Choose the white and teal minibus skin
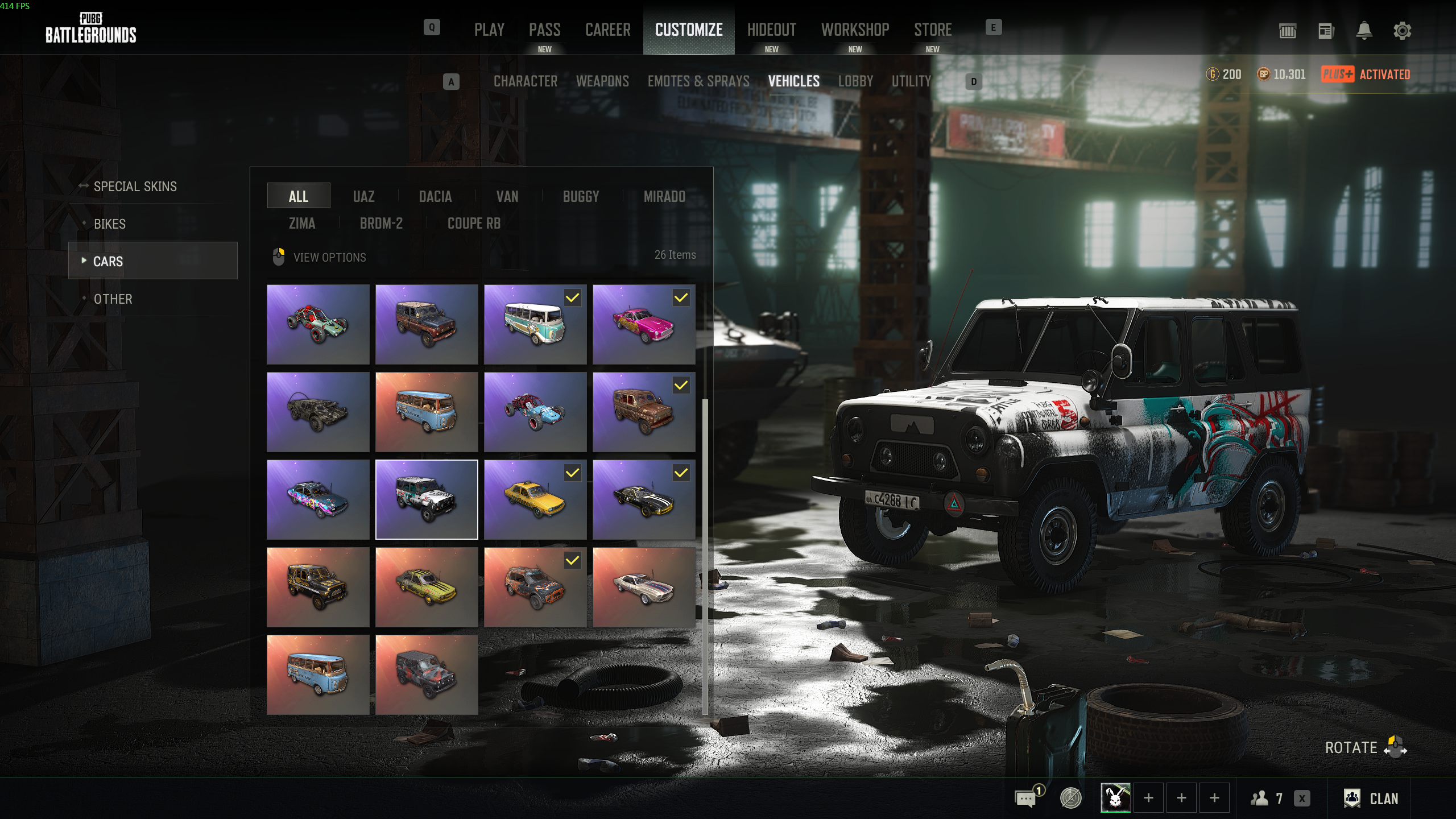This screenshot has width=1456, height=819. point(535,325)
